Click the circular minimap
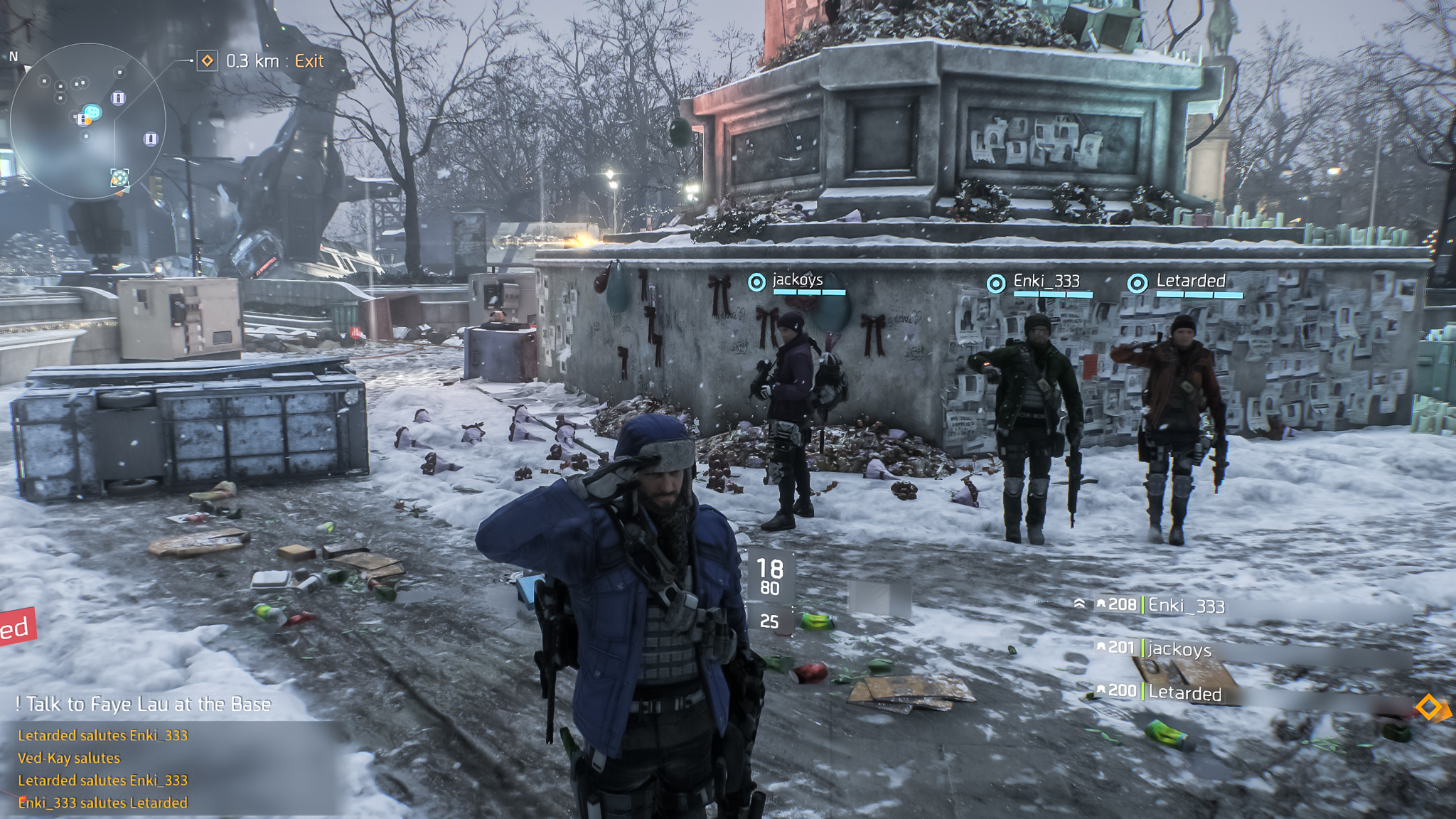The height and width of the screenshot is (819, 1456). tap(88, 121)
